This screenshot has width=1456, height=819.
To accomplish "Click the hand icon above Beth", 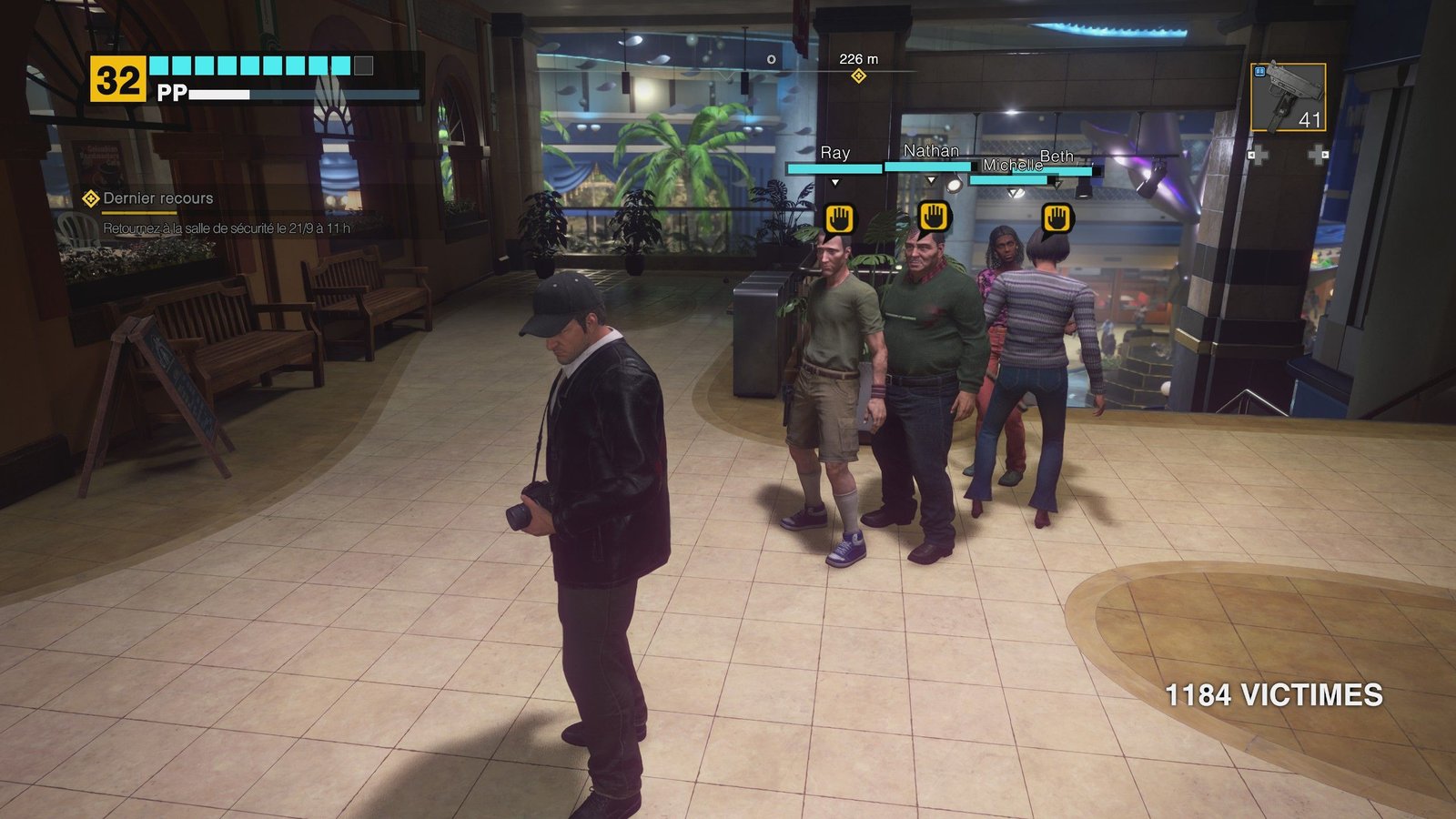I will coord(1057,218).
